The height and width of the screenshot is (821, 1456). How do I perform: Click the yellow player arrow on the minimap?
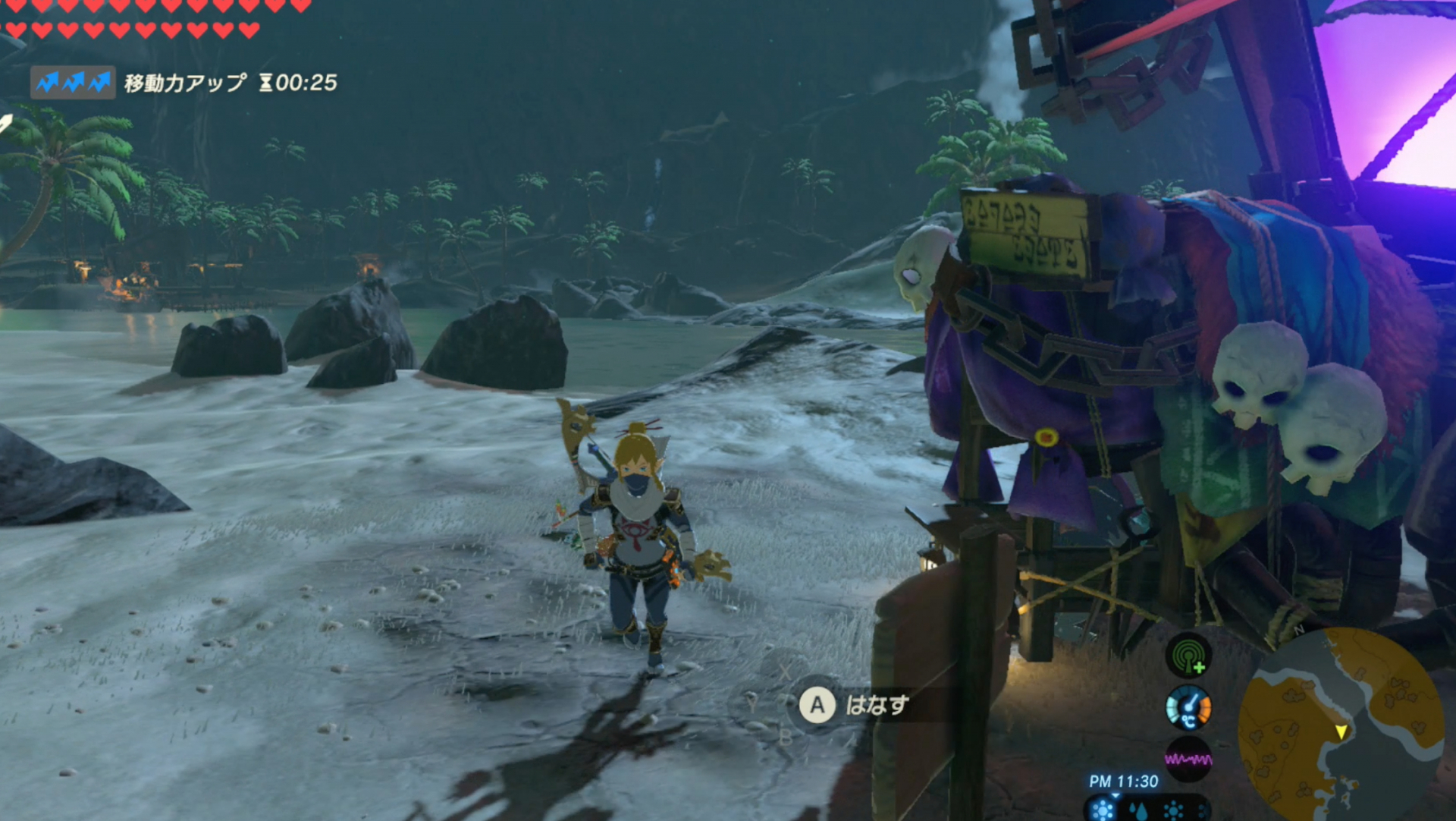coord(1341,731)
